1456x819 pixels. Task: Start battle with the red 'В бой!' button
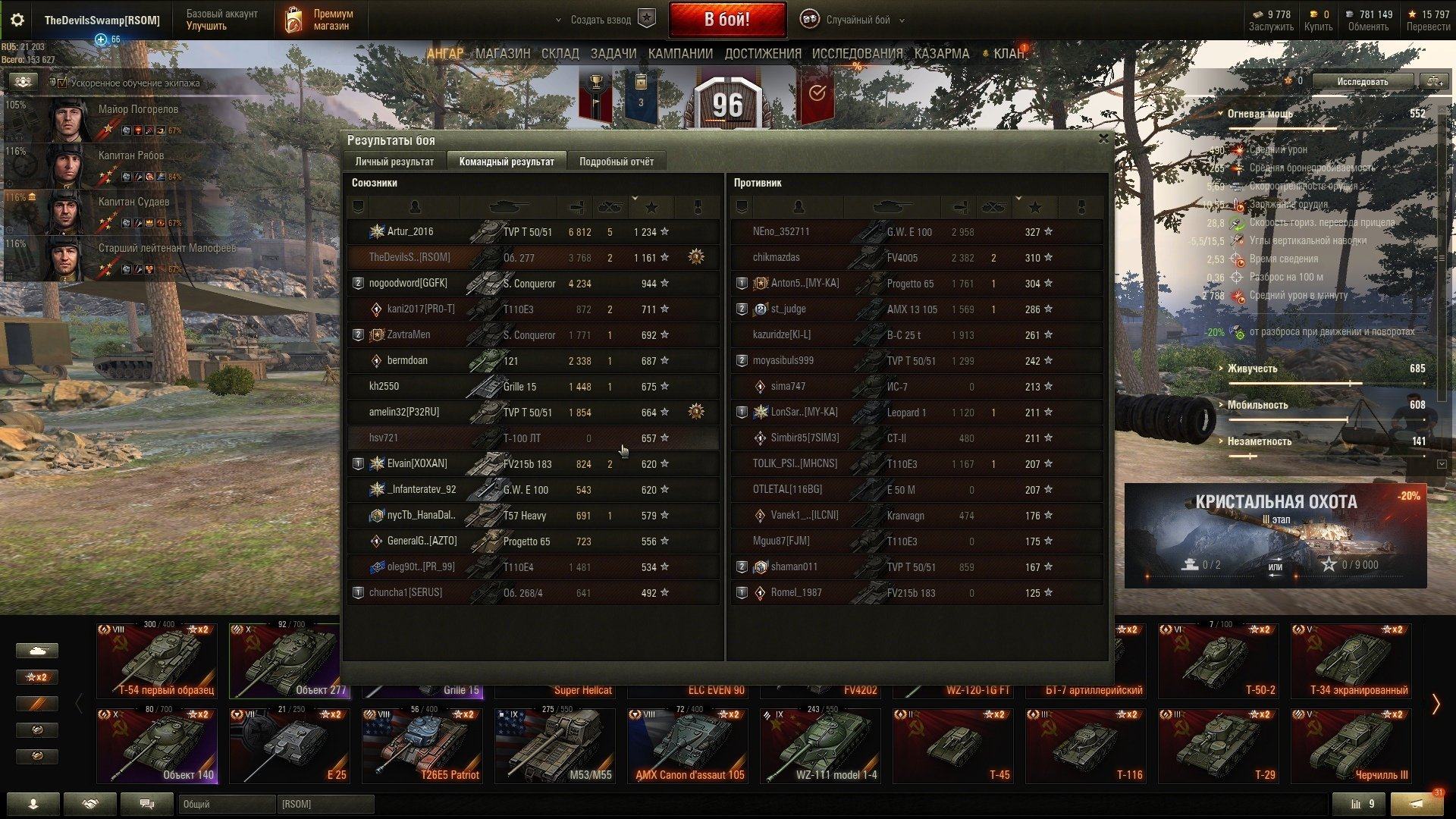pos(726,20)
